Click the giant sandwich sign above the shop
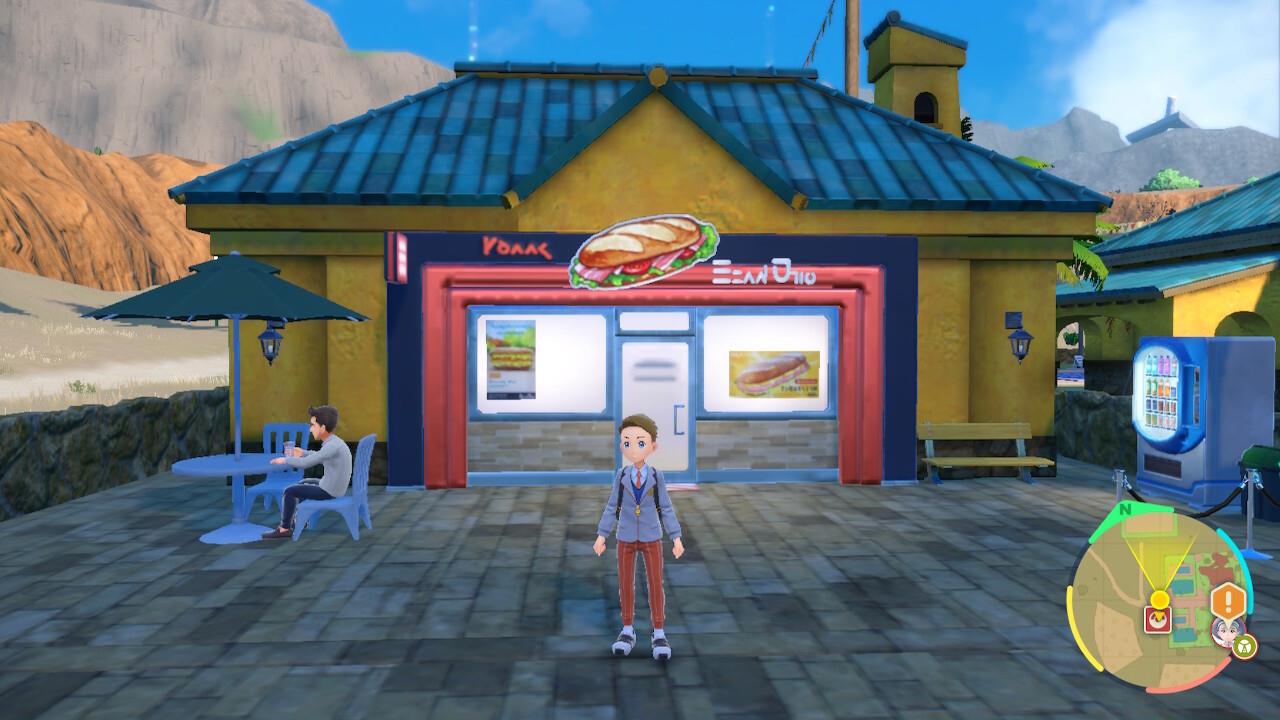This screenshot has height=720, width=1280. pyautogui.click(x=645, y=252)
